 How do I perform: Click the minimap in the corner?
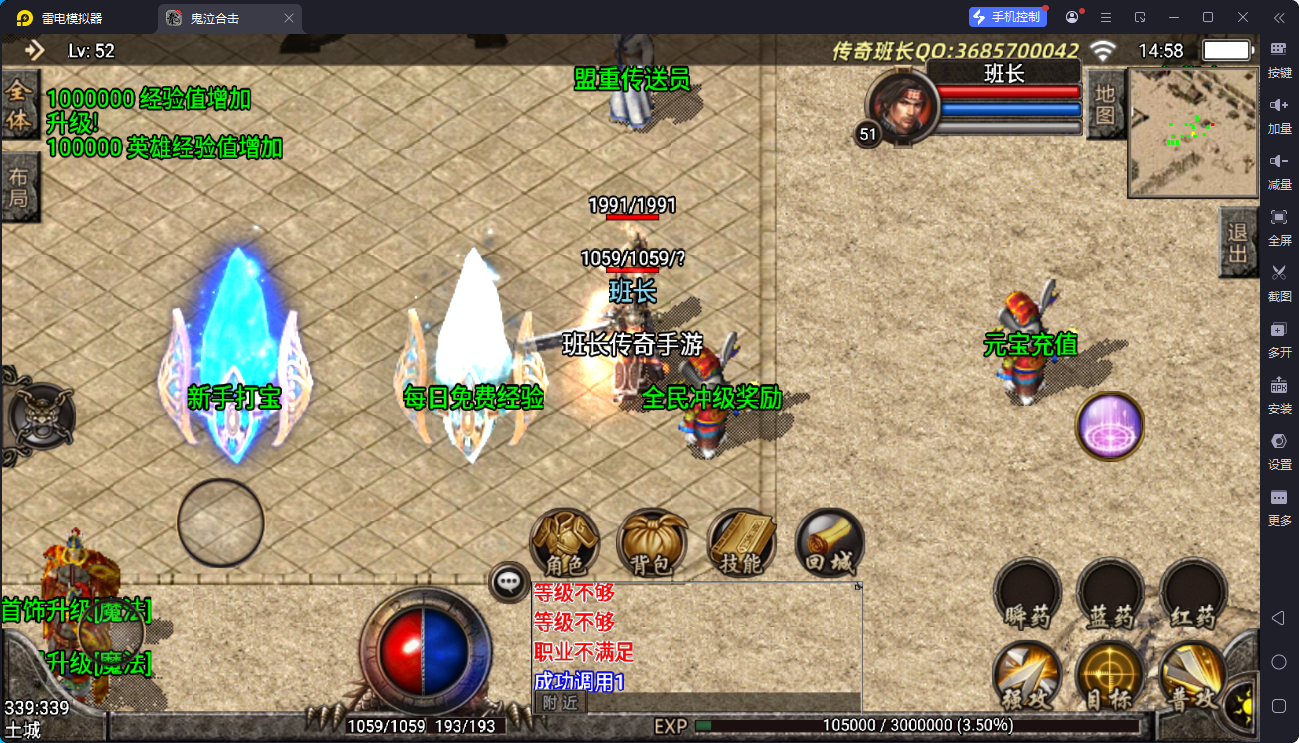click(1192, 132)
